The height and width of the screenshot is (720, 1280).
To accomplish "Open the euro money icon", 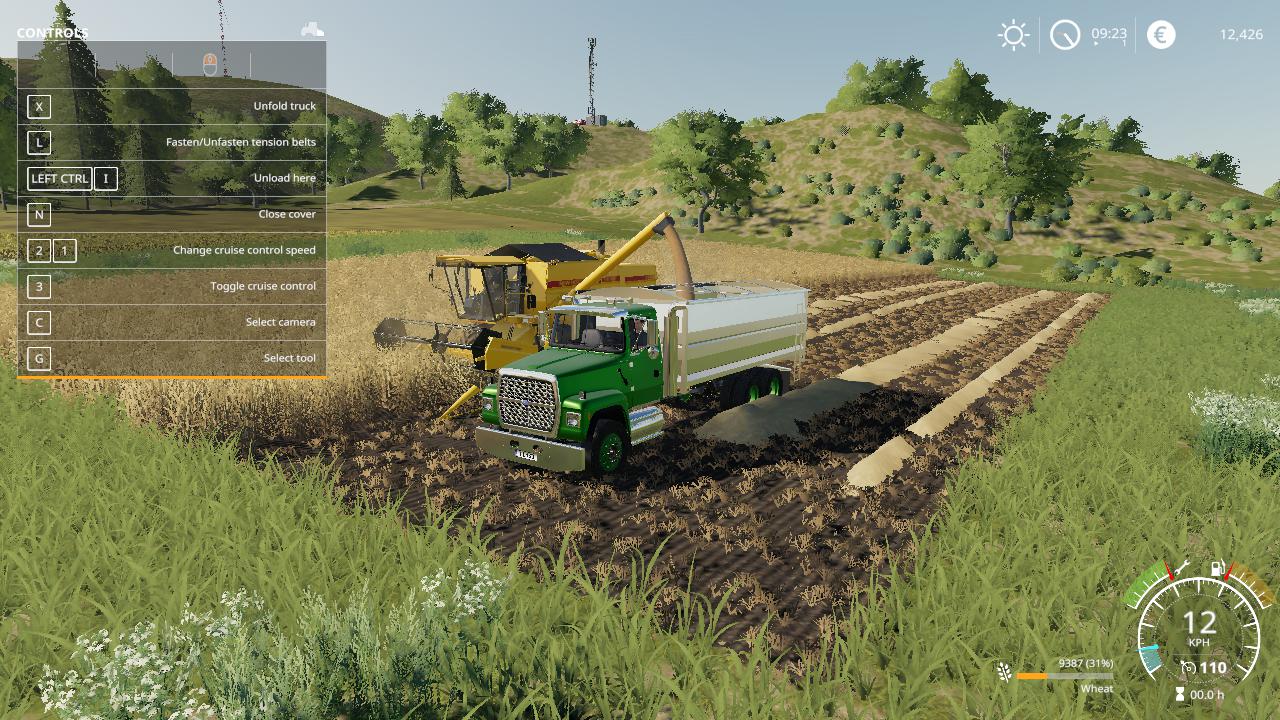I will point(1161,35).
